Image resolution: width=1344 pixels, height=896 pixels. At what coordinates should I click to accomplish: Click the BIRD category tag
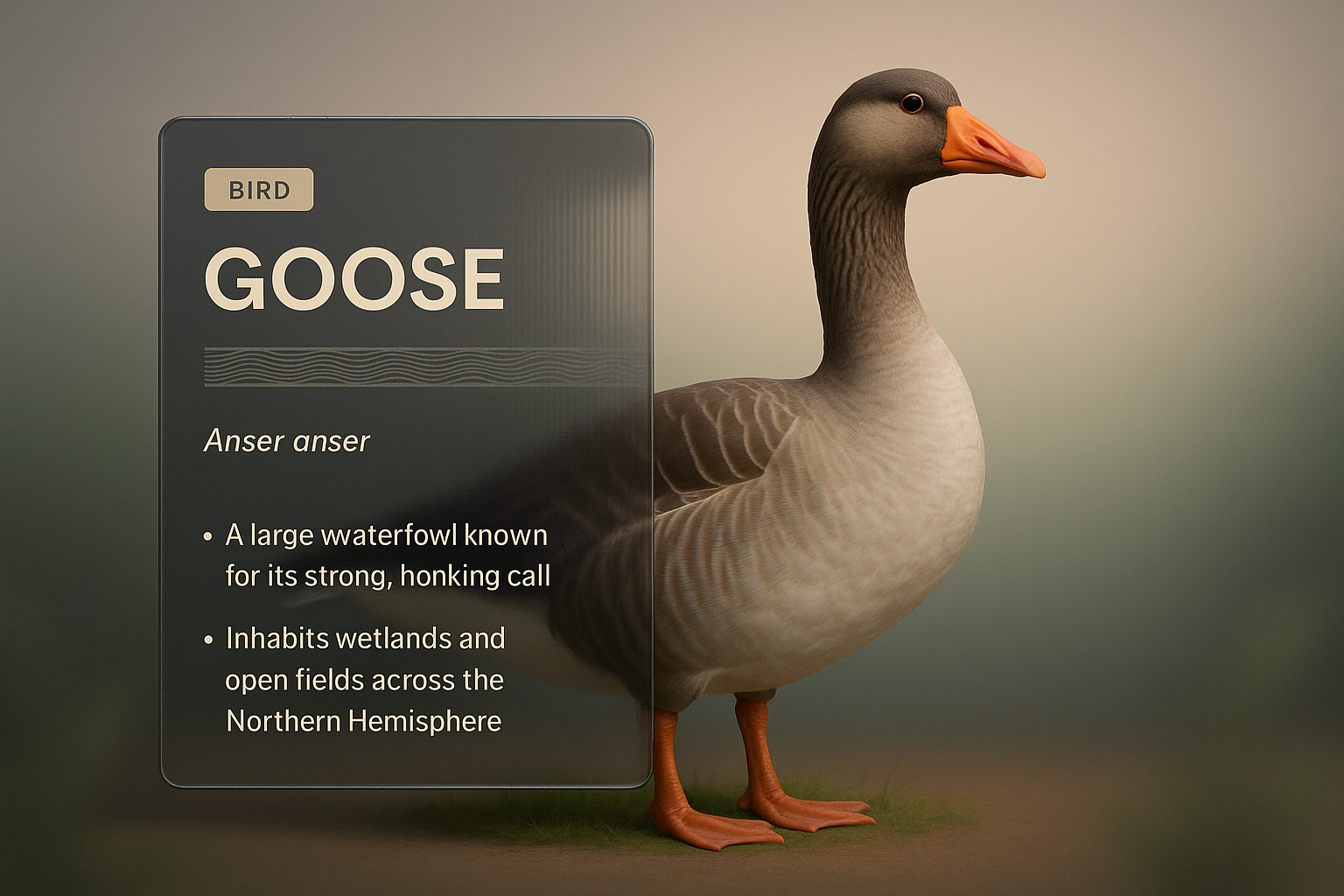(259, 190)
